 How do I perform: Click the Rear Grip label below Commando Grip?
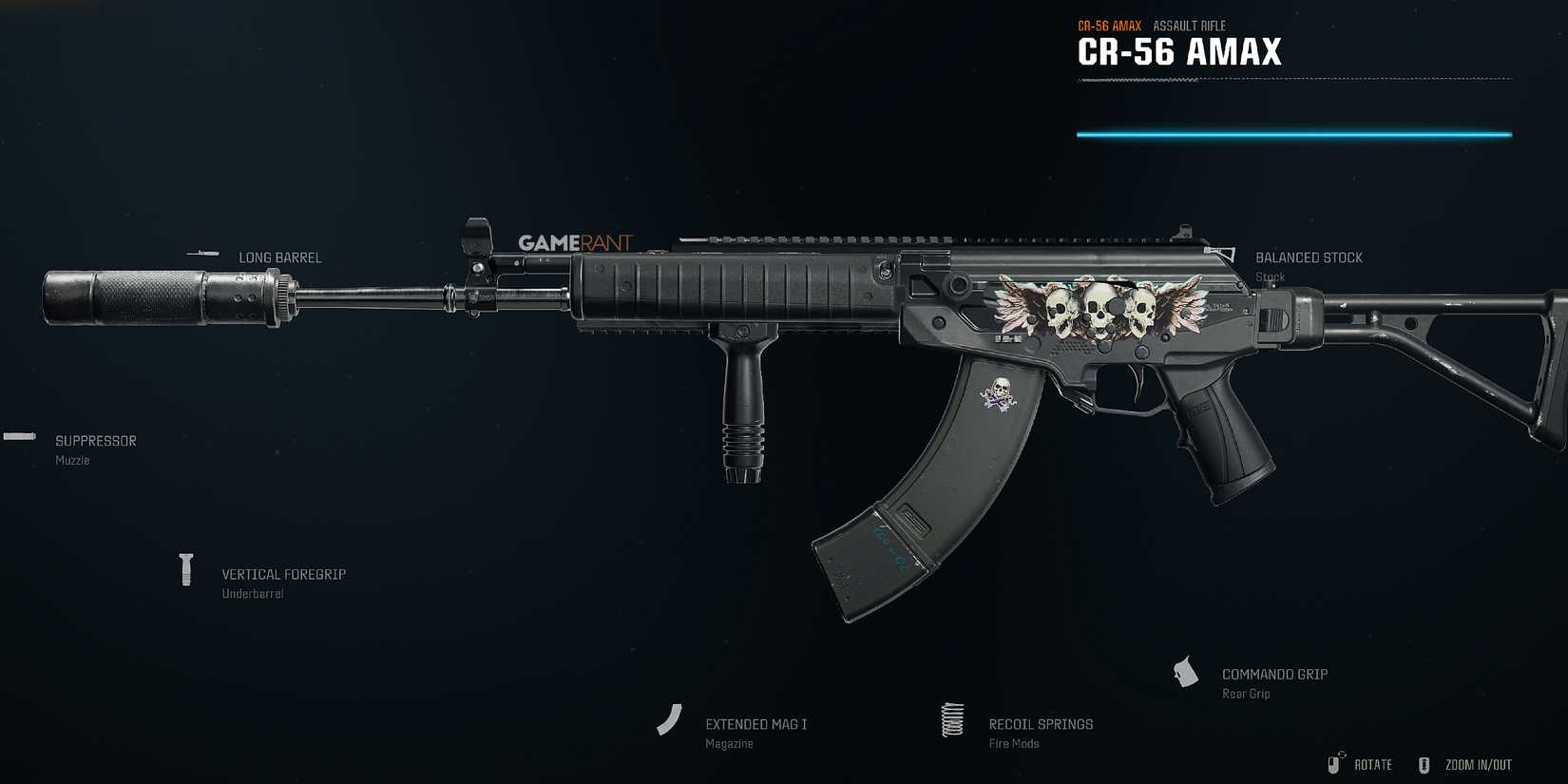click(1245, 693)
